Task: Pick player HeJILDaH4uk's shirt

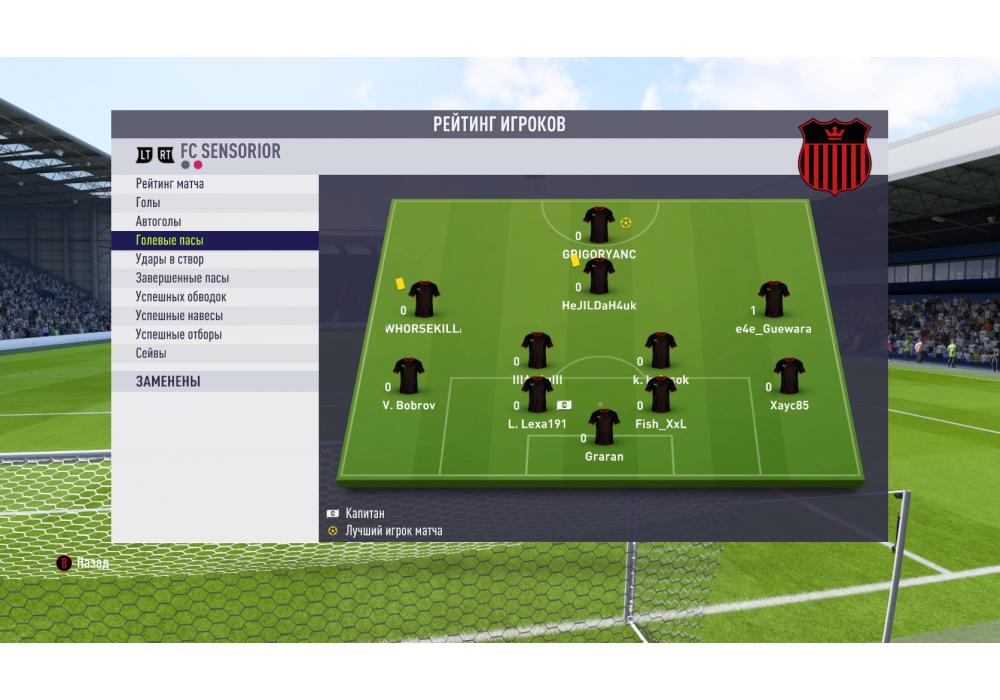Action: tap(599, 277)
